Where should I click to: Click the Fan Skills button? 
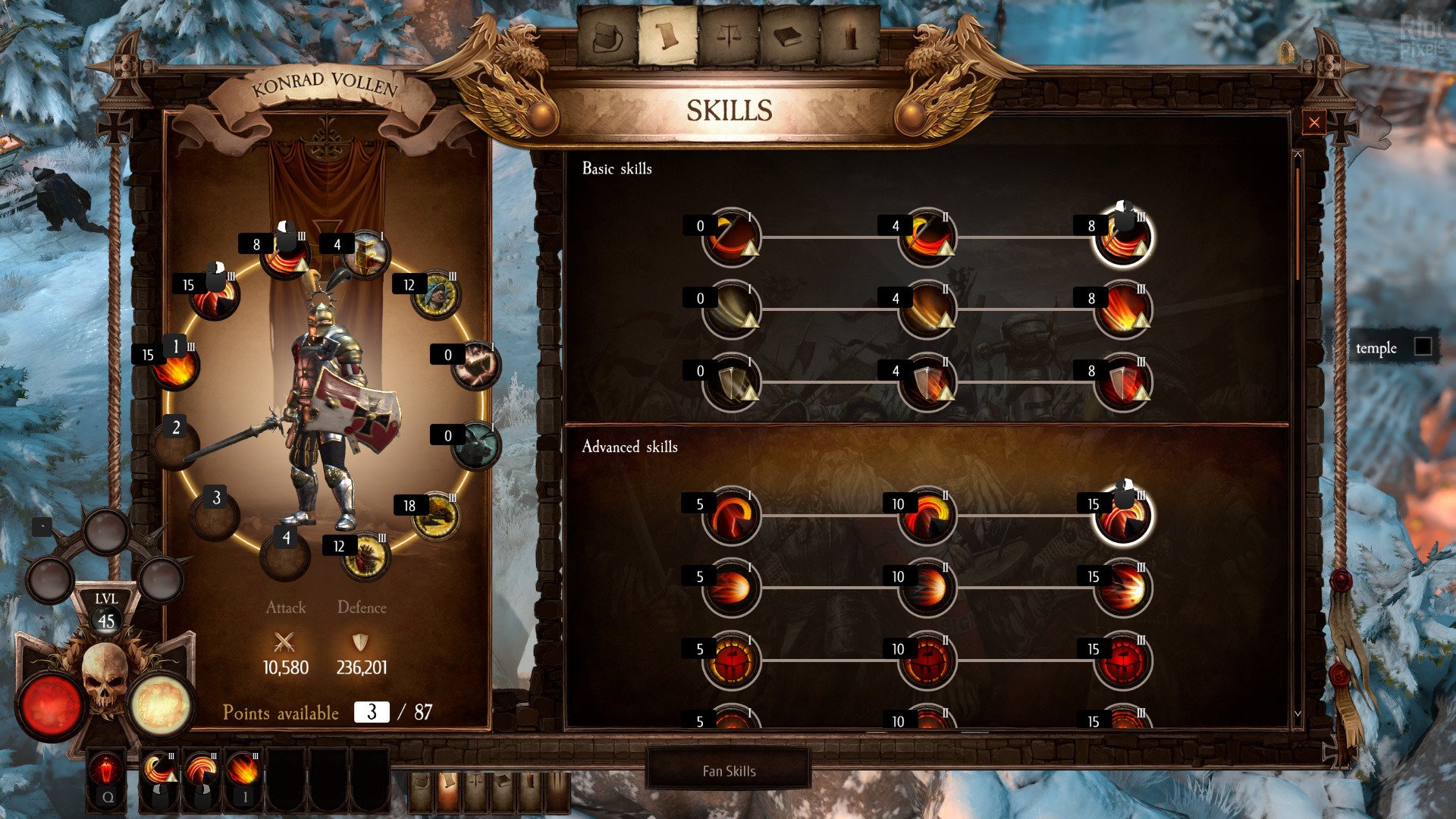pyautogui.click(x=728, y=770)
